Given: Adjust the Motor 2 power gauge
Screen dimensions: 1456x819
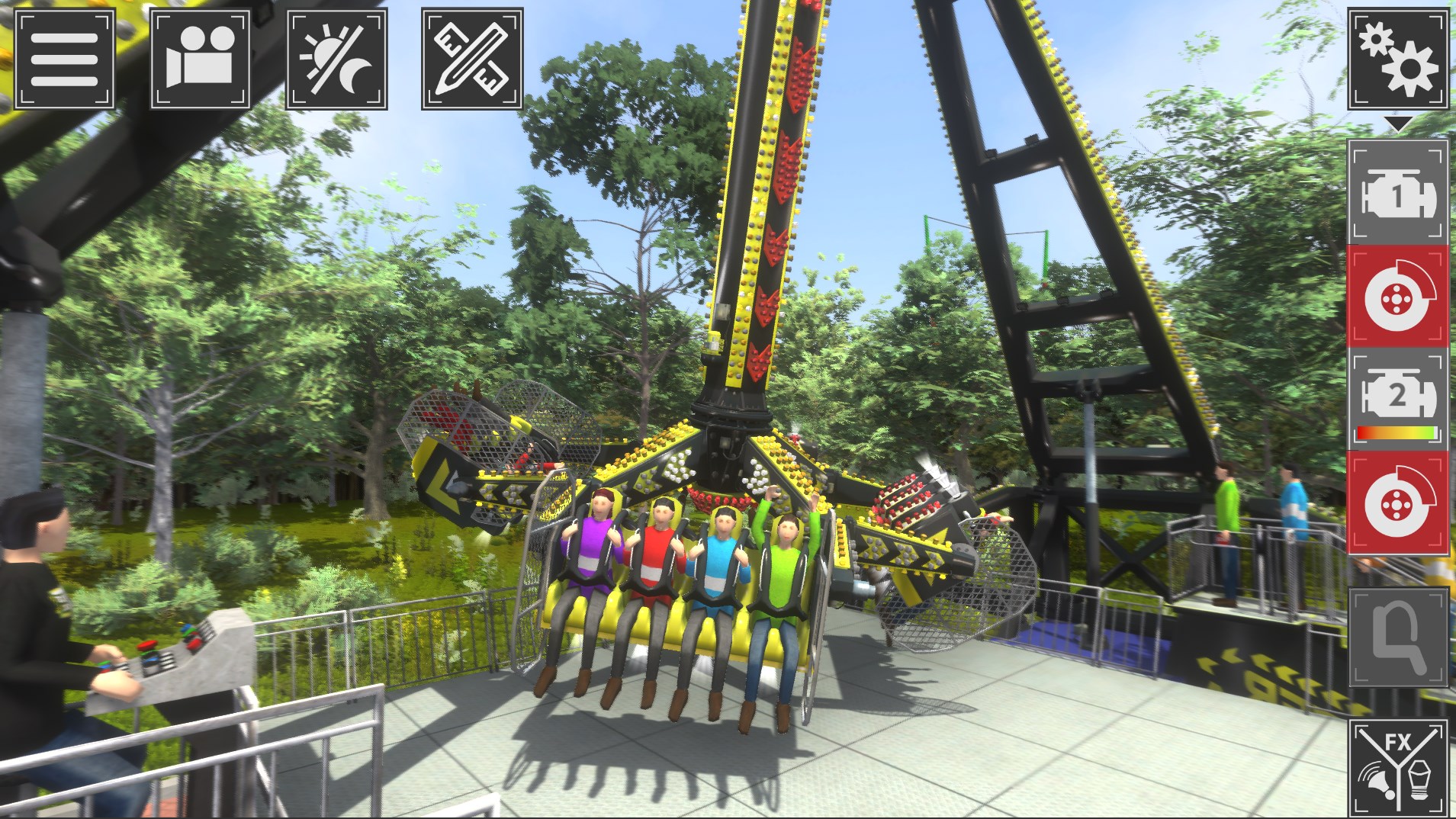Looking at the screenshot, I should (1397, 432).
